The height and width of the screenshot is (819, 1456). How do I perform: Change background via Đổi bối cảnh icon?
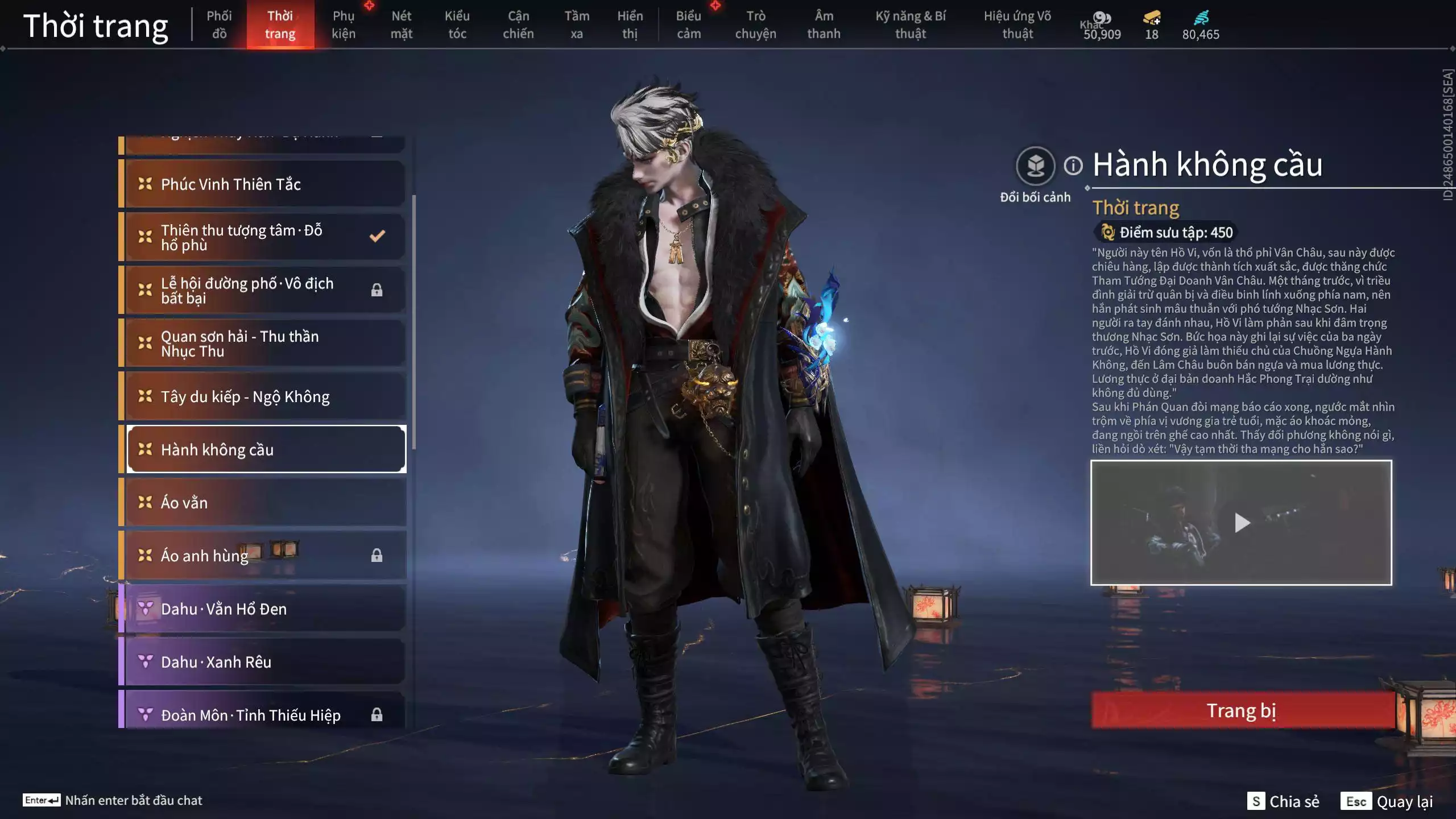point(1035,166)
